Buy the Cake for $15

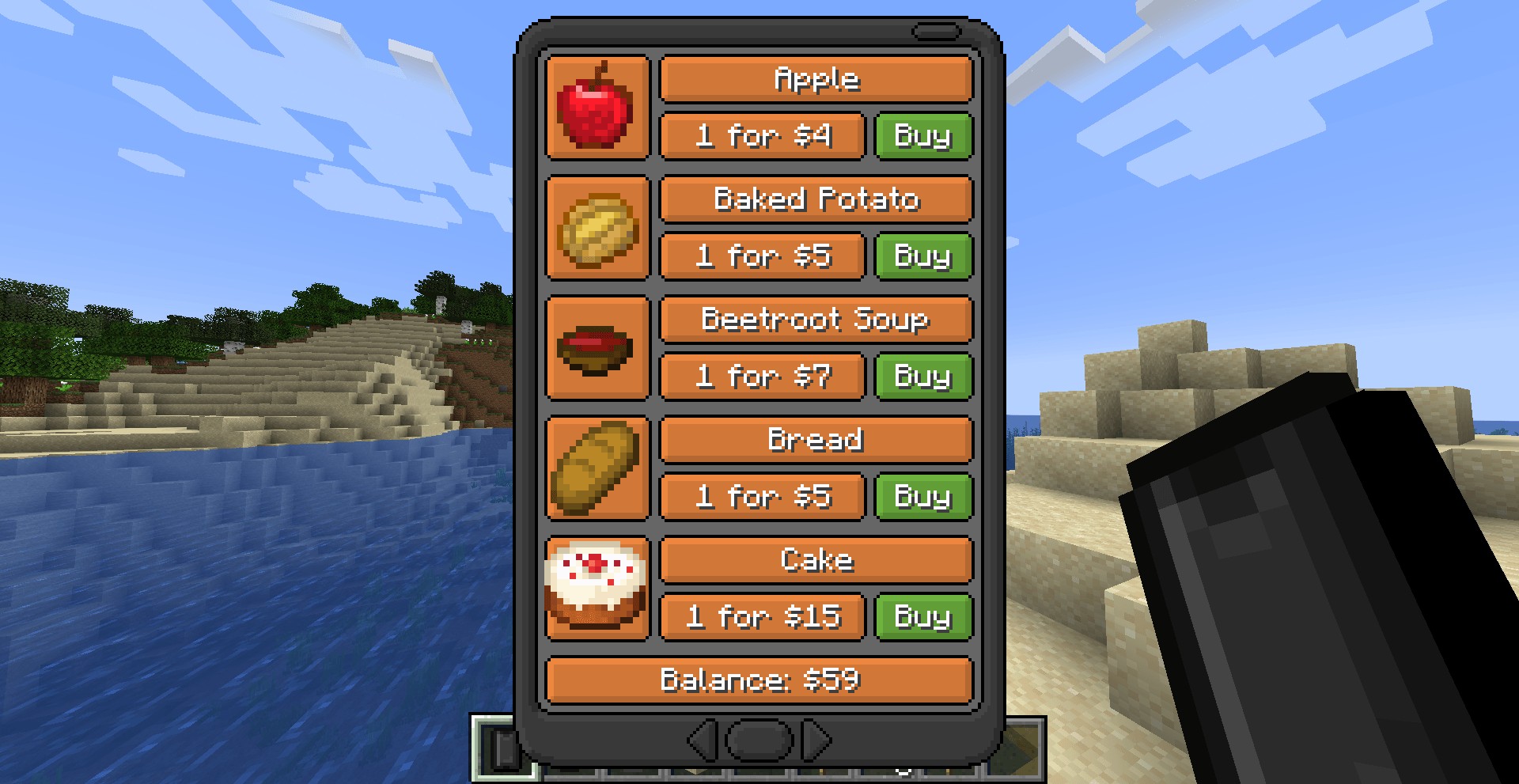pyautogui.click(x=923, y=617)
